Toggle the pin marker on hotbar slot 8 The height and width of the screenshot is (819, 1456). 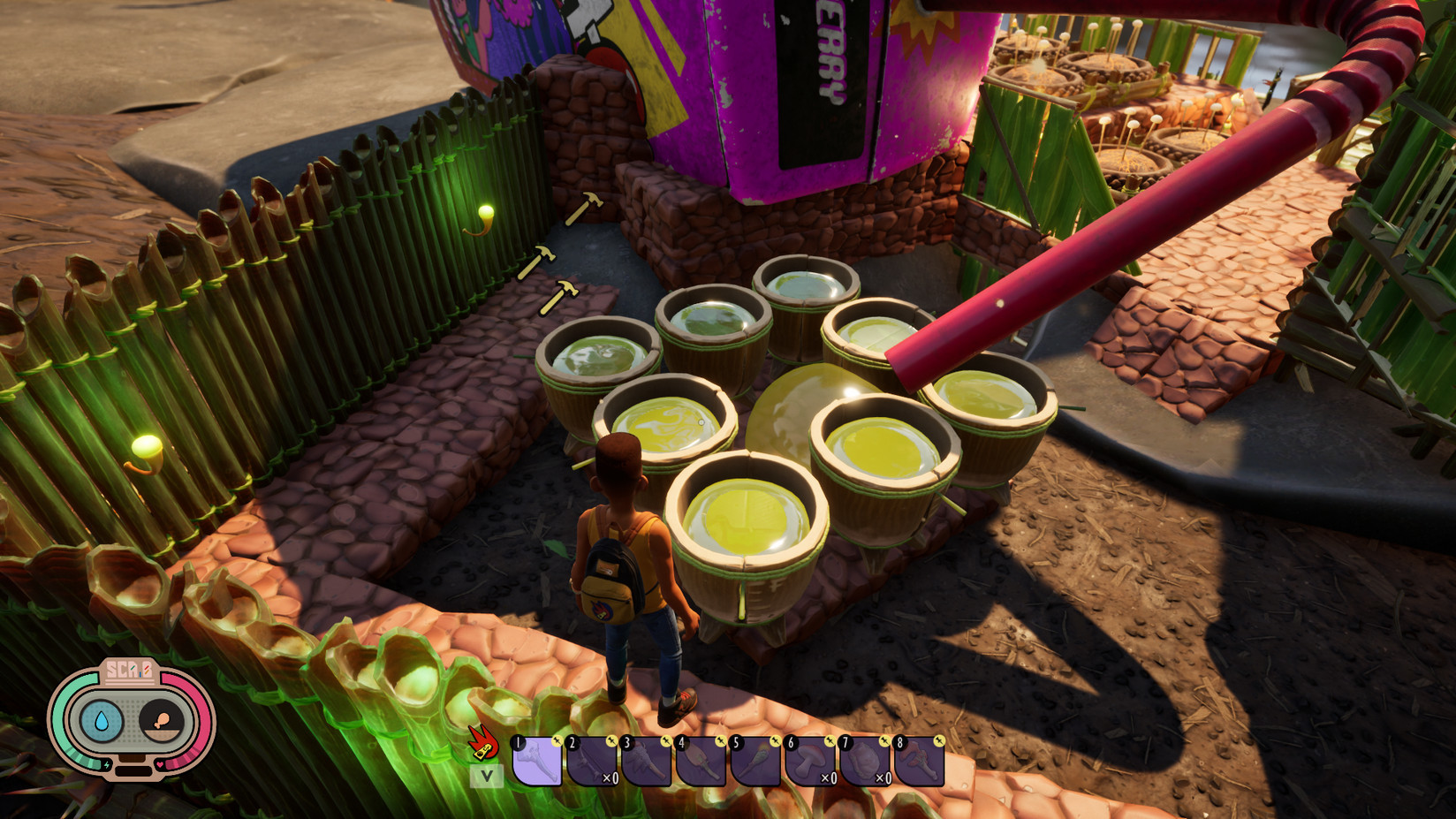click(938, 740)
